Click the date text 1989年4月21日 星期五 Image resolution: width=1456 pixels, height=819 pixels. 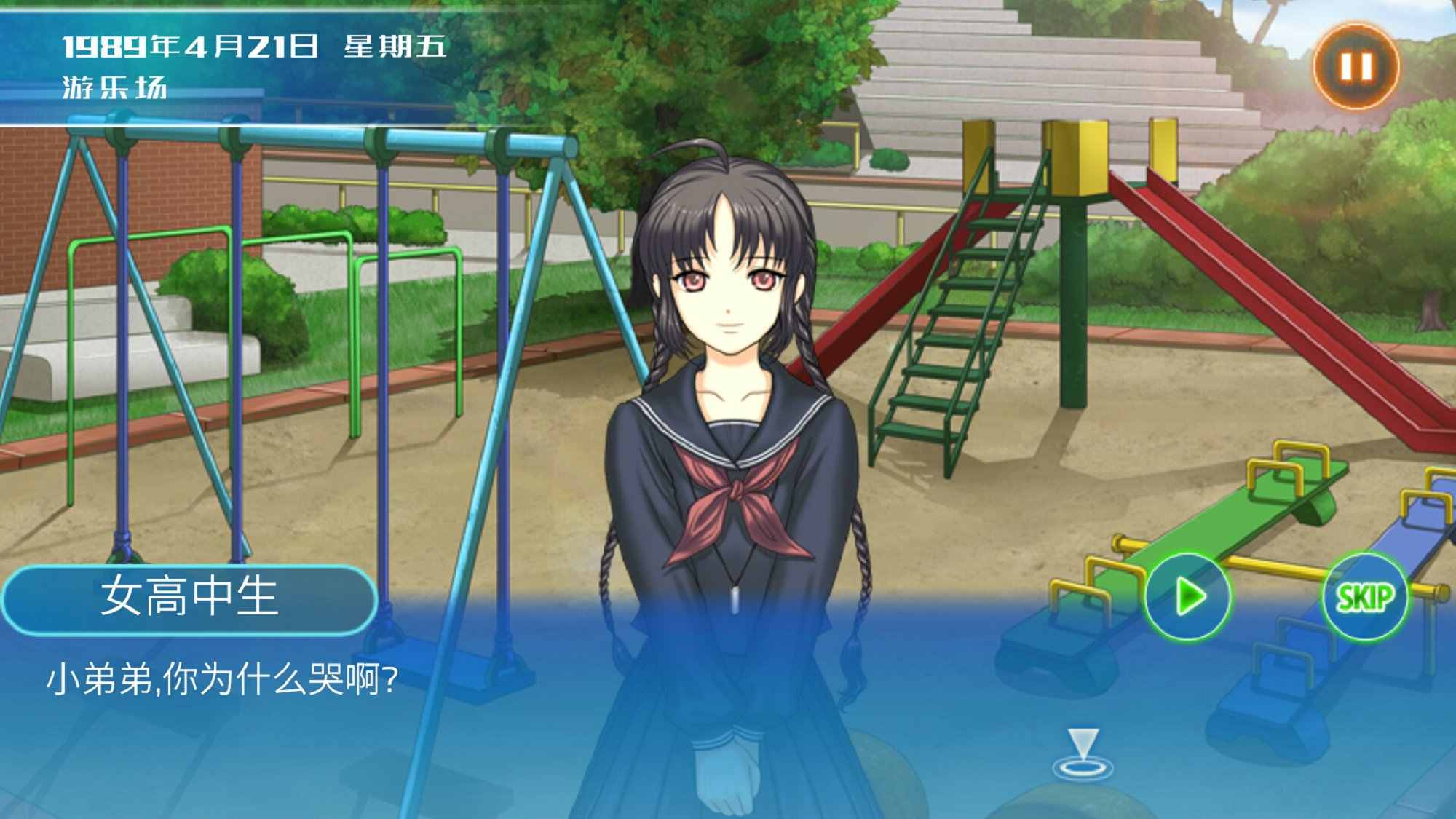[255, 45]
